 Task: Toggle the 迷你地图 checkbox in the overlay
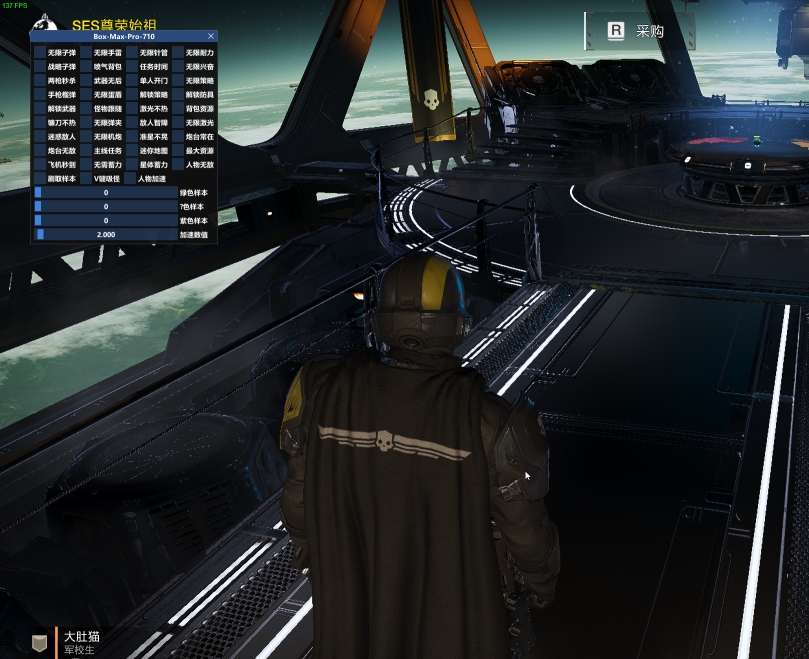pyautogui.click(x=132, y=151)
